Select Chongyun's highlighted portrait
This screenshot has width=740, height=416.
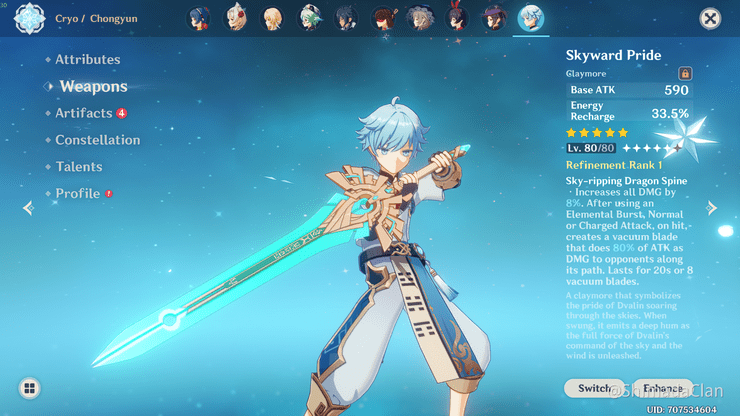tap(530, 18)
